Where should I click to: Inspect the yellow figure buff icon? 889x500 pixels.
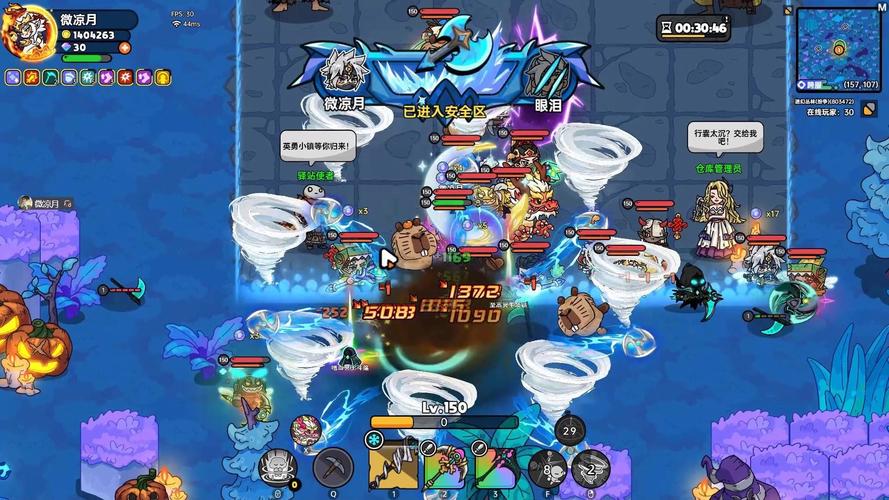point(162,77)
